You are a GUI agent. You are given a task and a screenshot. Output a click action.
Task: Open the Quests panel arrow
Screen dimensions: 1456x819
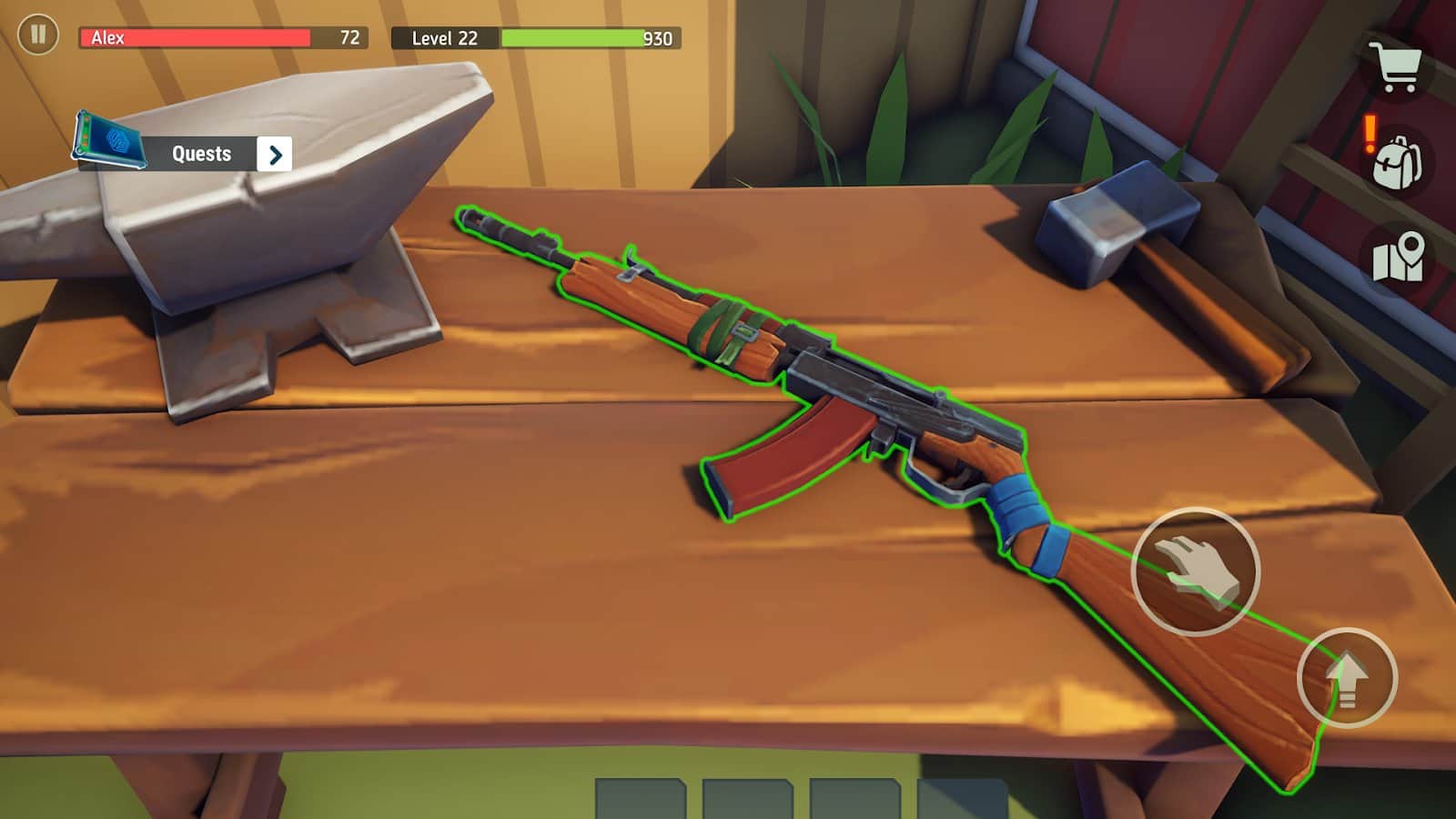275,155
